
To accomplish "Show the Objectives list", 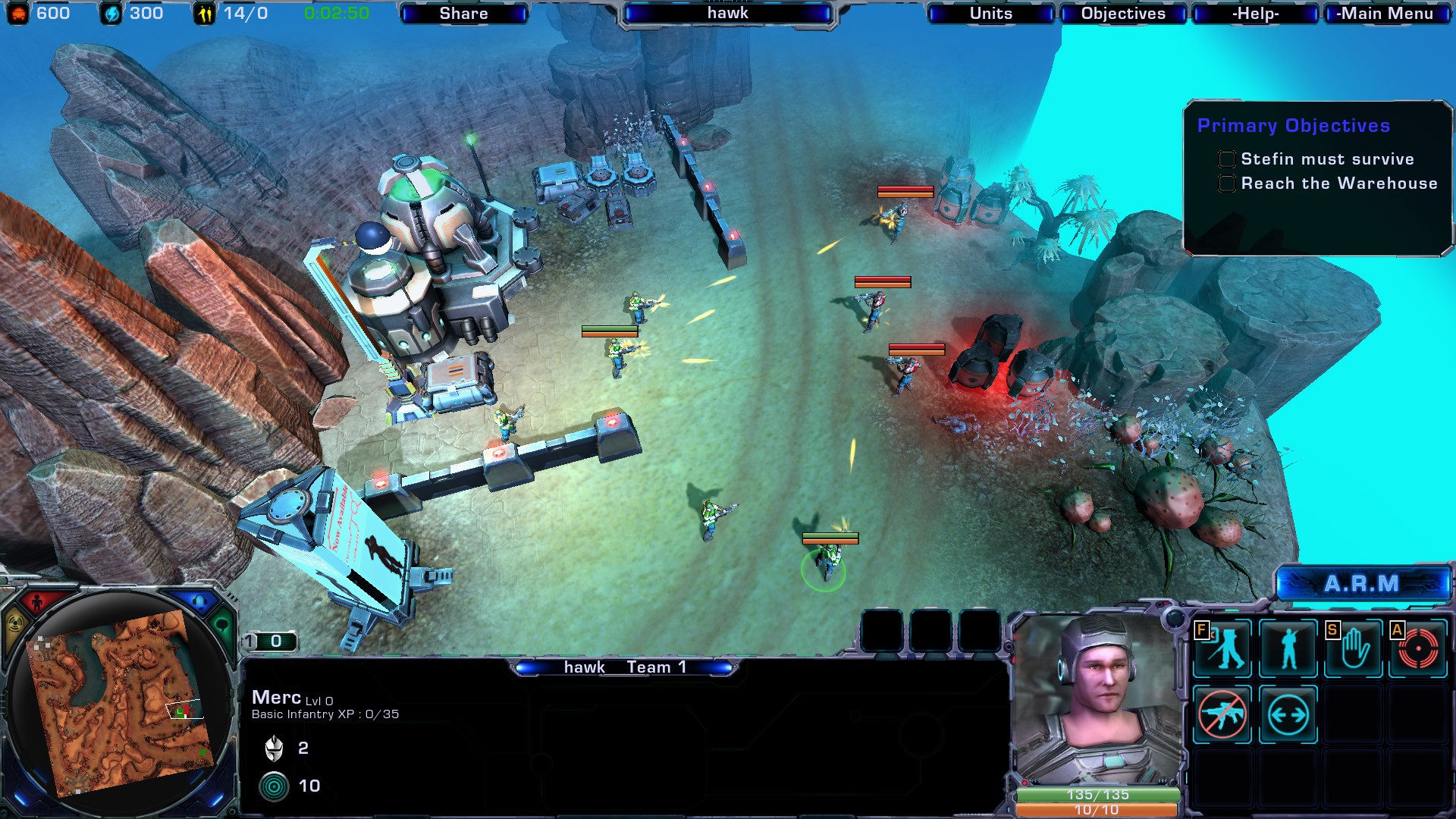I will click(1122, 14).
